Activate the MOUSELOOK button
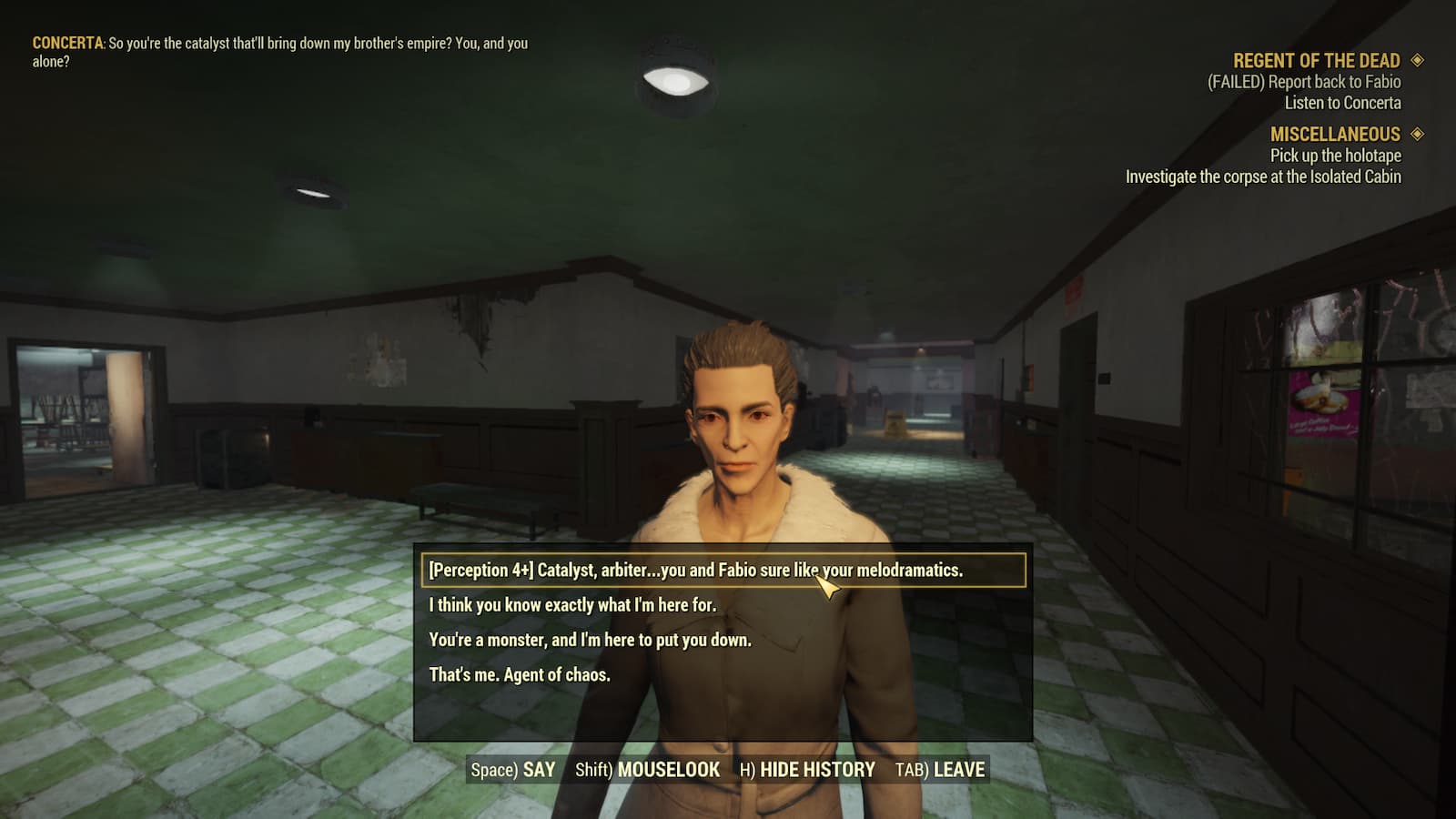This screenshot has height=819, width=1456. click(647, 770)
